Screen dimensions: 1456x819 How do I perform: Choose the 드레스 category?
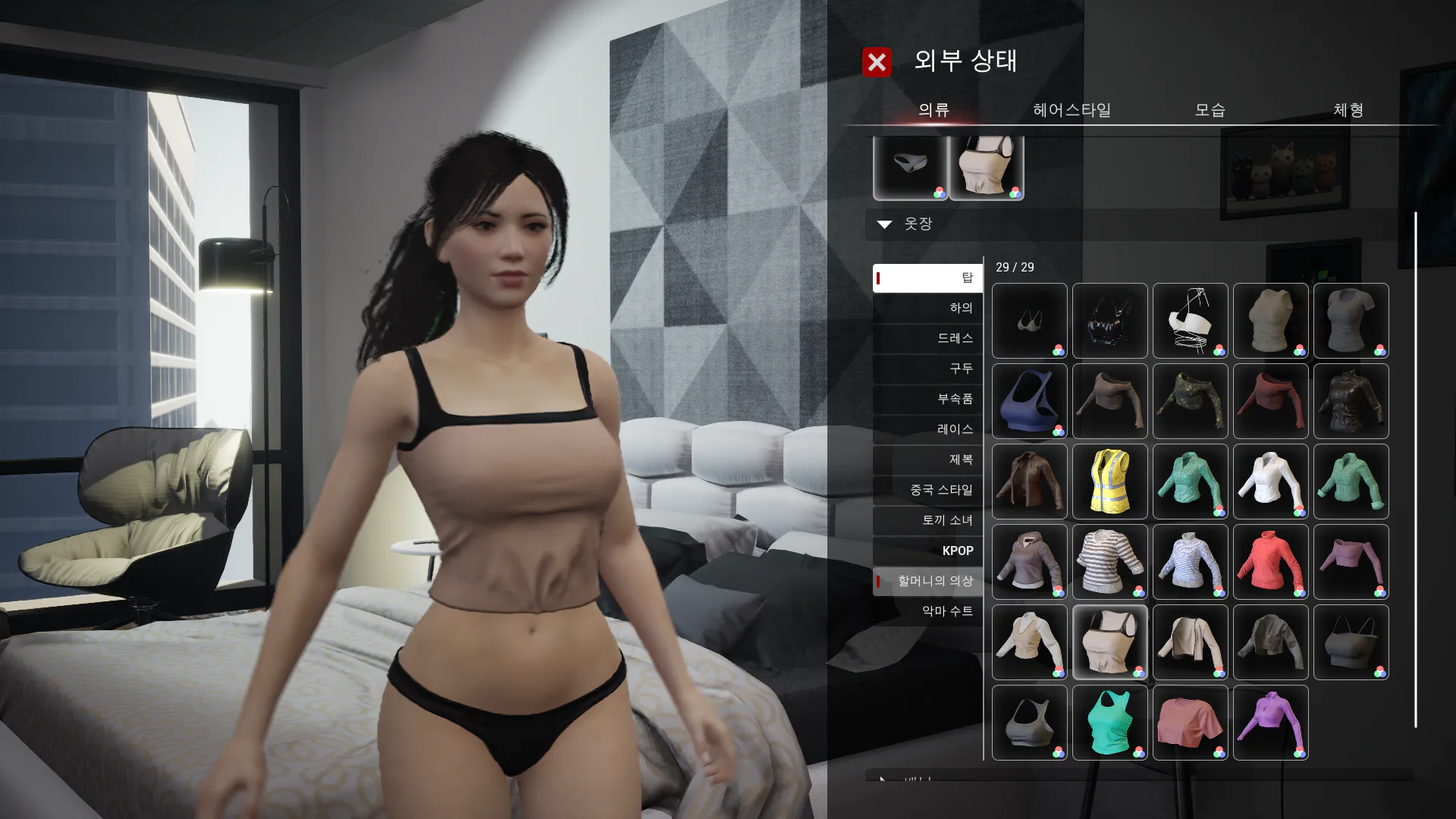click(x=928, y=338)
